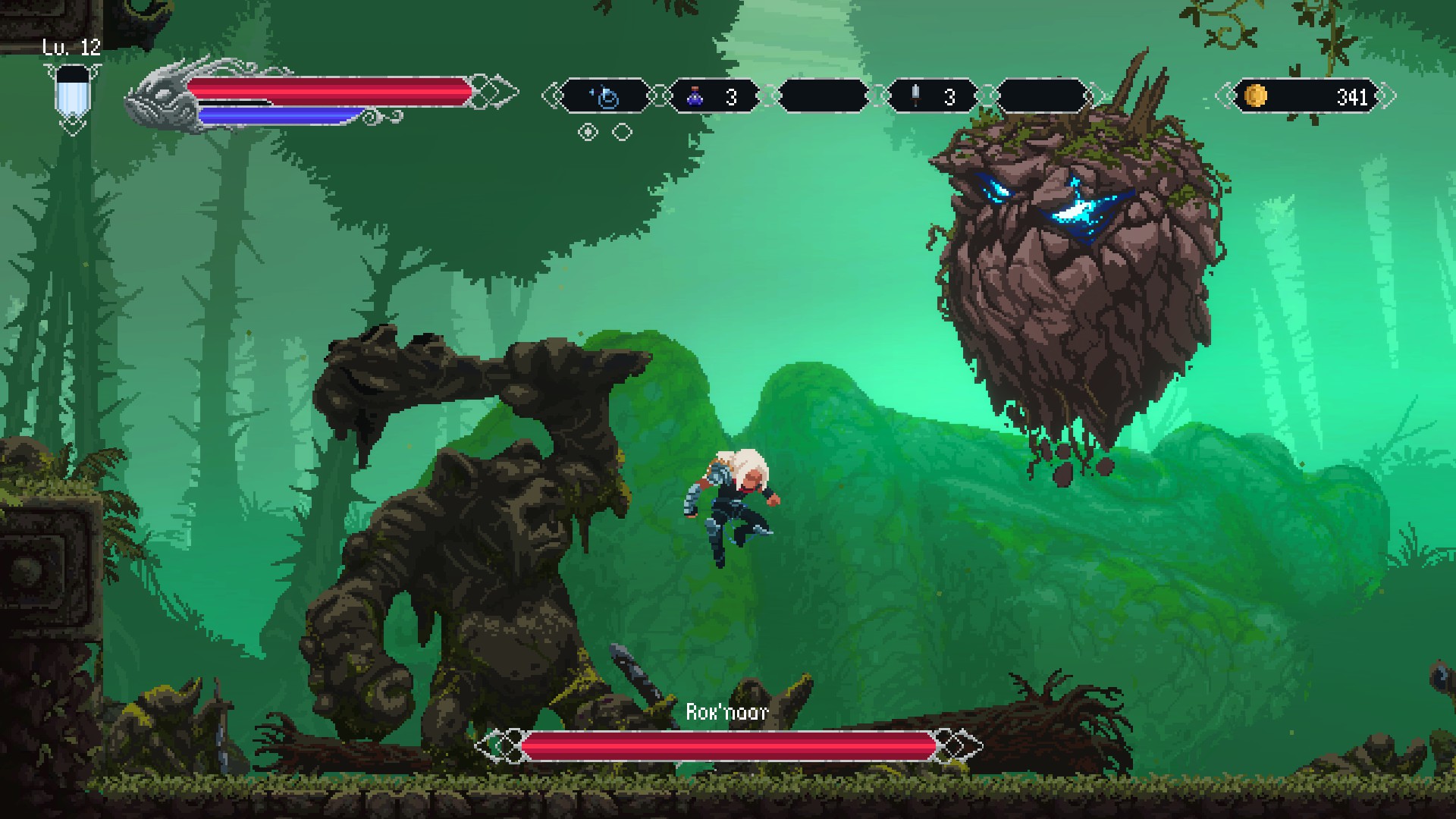Viewport: 1456px width, 819px height.
Task: Use the blue potion slot
Action: click(x=713, y=97)
